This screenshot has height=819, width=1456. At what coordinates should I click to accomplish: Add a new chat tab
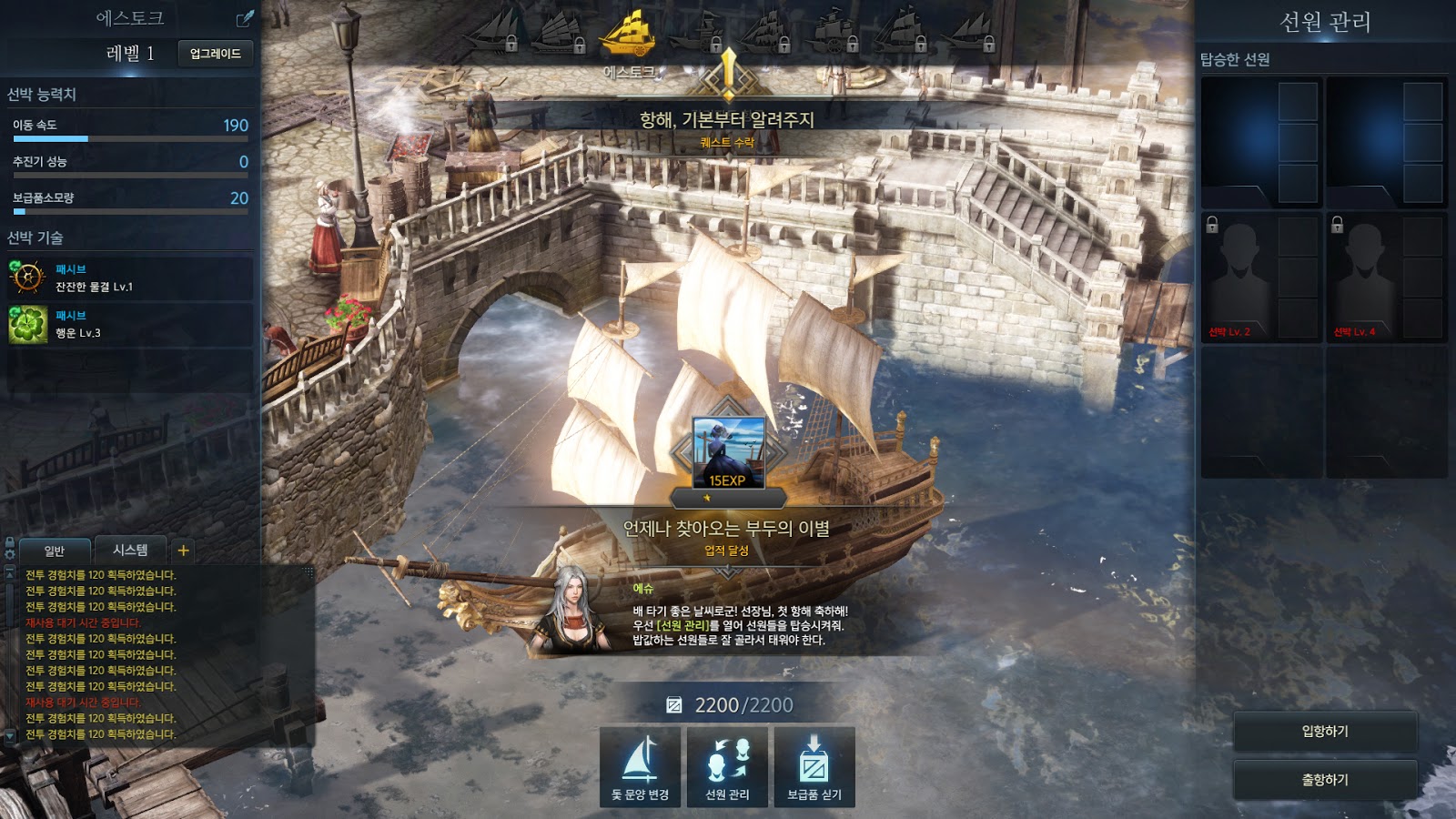(183, 550)
